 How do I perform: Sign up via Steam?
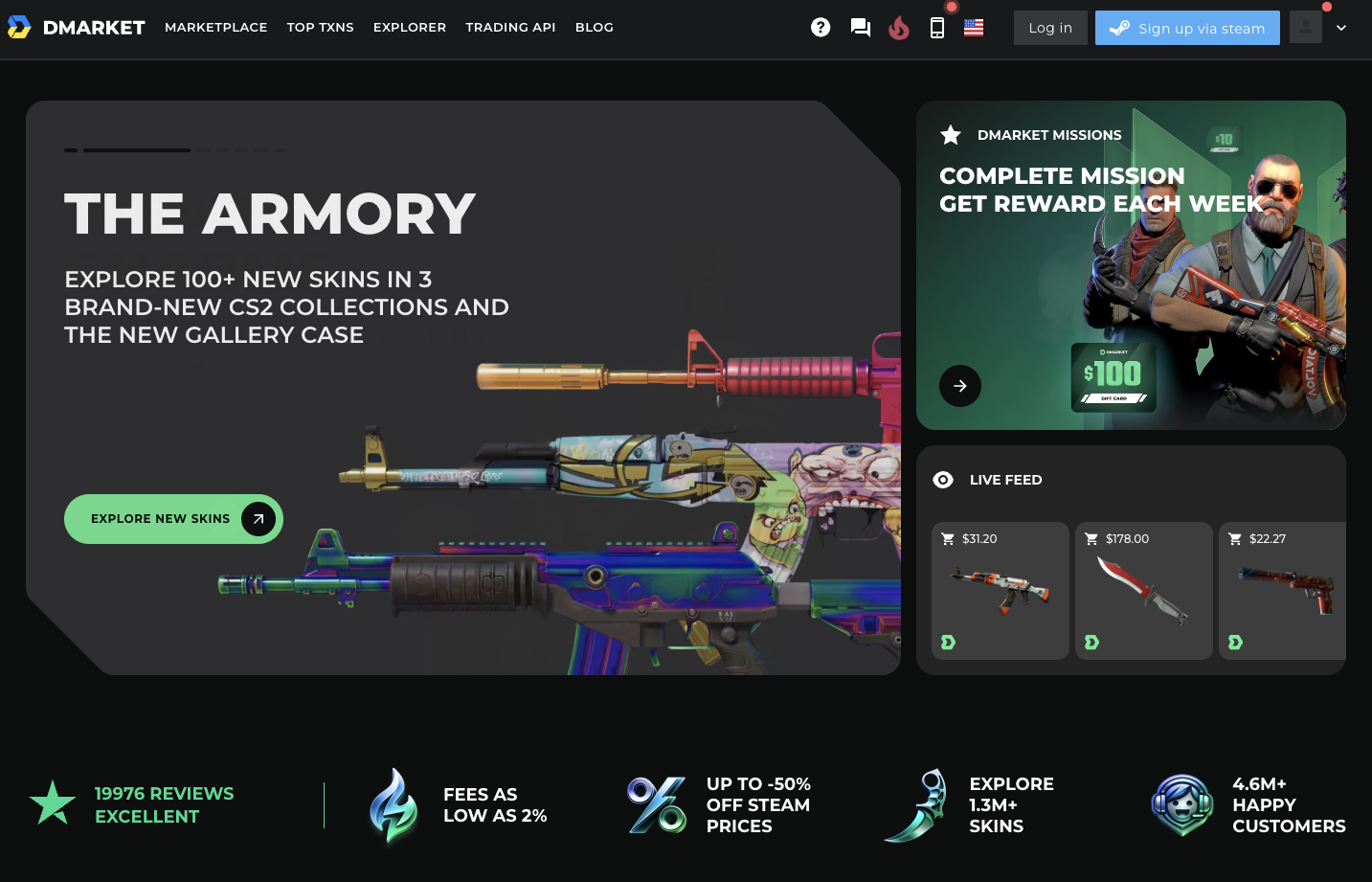[1187, 28]
